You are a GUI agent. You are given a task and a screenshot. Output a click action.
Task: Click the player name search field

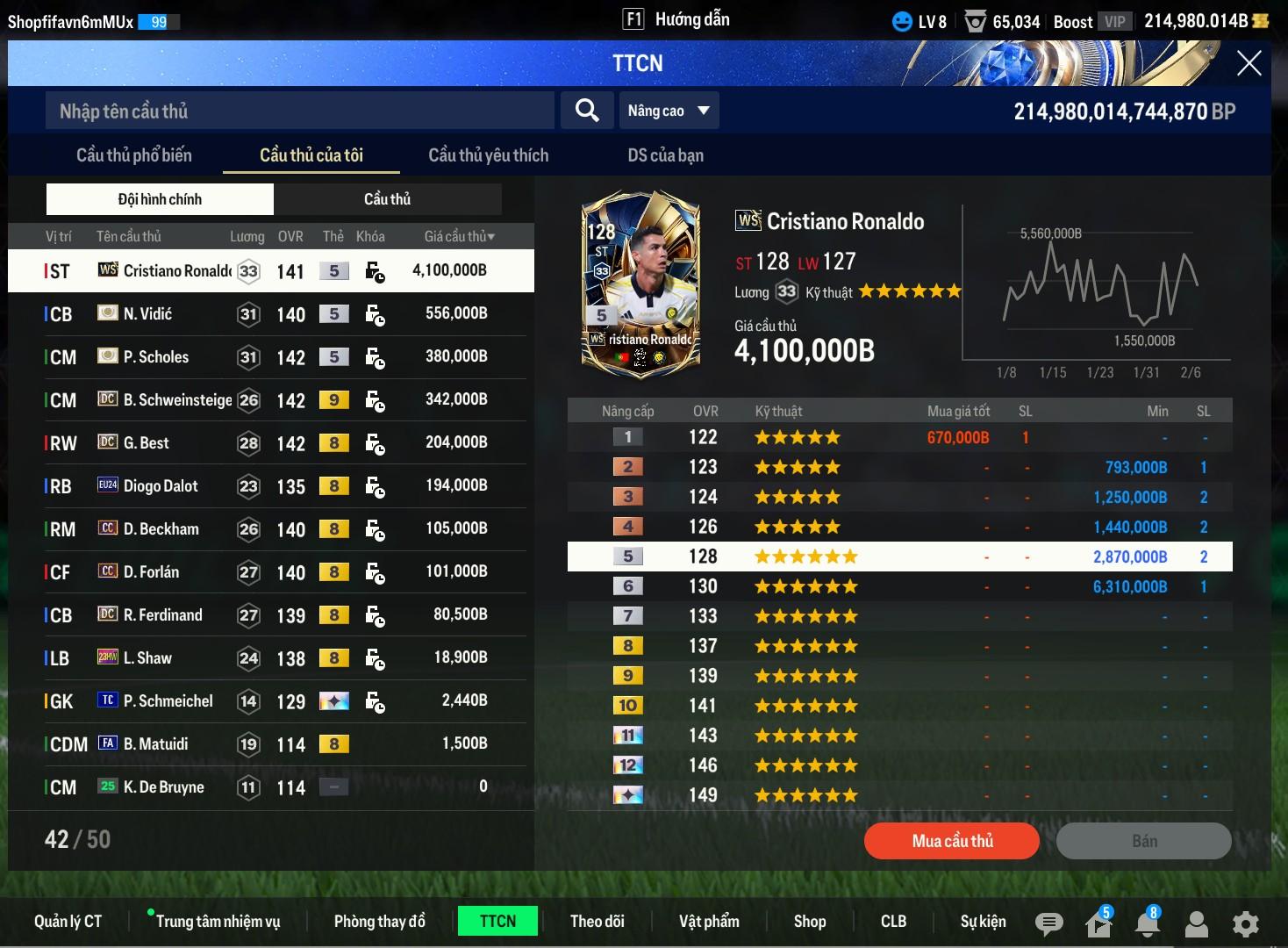298,111
